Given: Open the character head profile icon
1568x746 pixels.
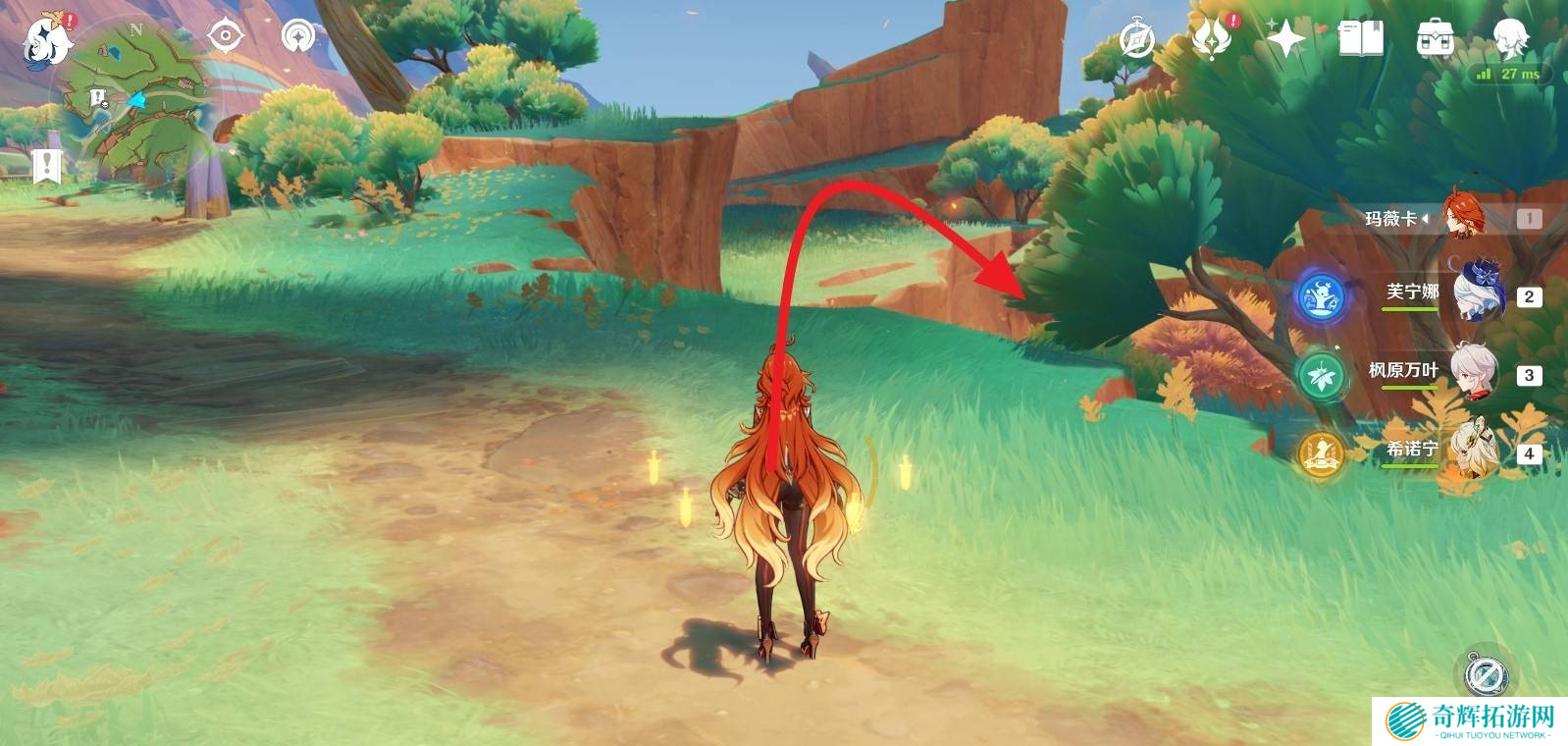Looking at the screenshot, I should coord(1510,37).
